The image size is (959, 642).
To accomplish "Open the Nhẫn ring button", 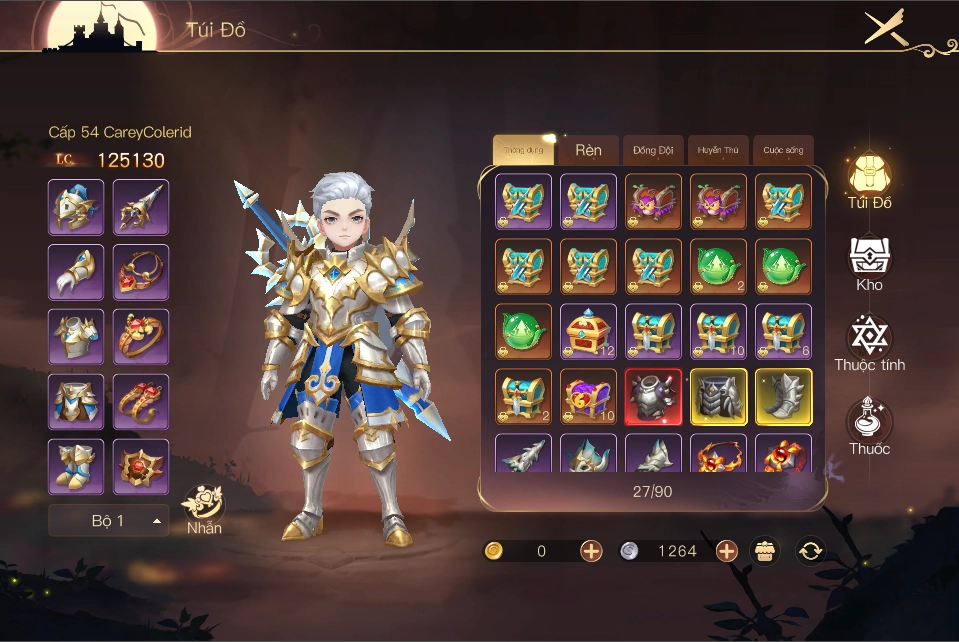I will click(x=204, y=510).
